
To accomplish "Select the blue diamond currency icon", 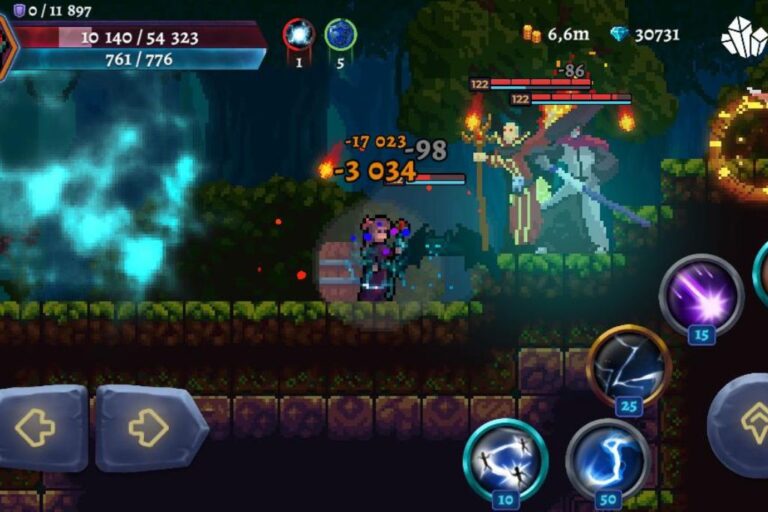I will tap(620, 34).
